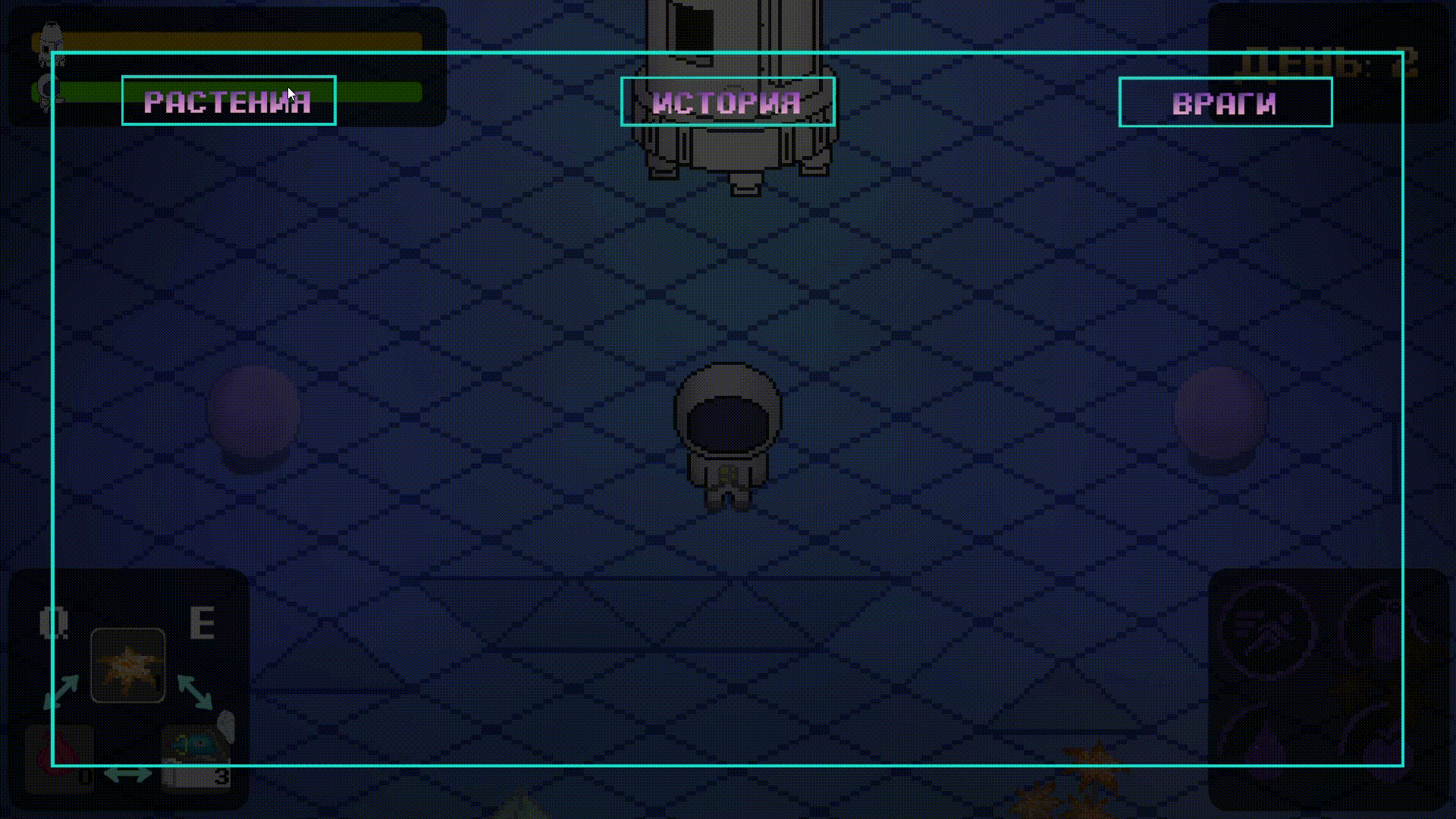The width and height of the screenshot is (1456, 819).
Task: Open the РАСТЕНИЯ tab
Action: point(228,101)
